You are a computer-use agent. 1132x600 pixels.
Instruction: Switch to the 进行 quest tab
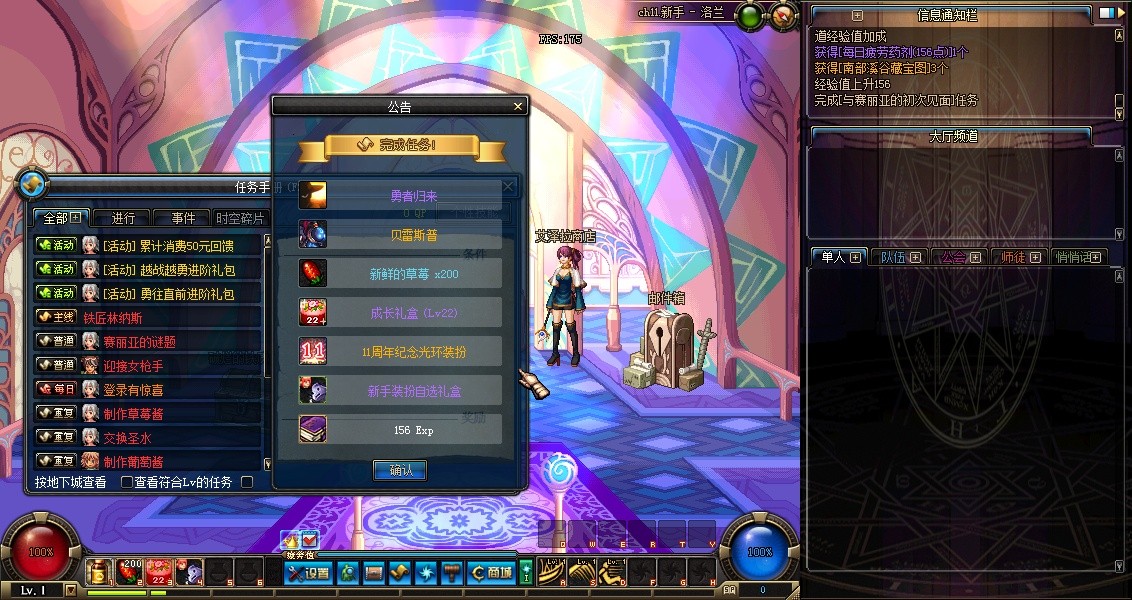[x=123, y=218]
